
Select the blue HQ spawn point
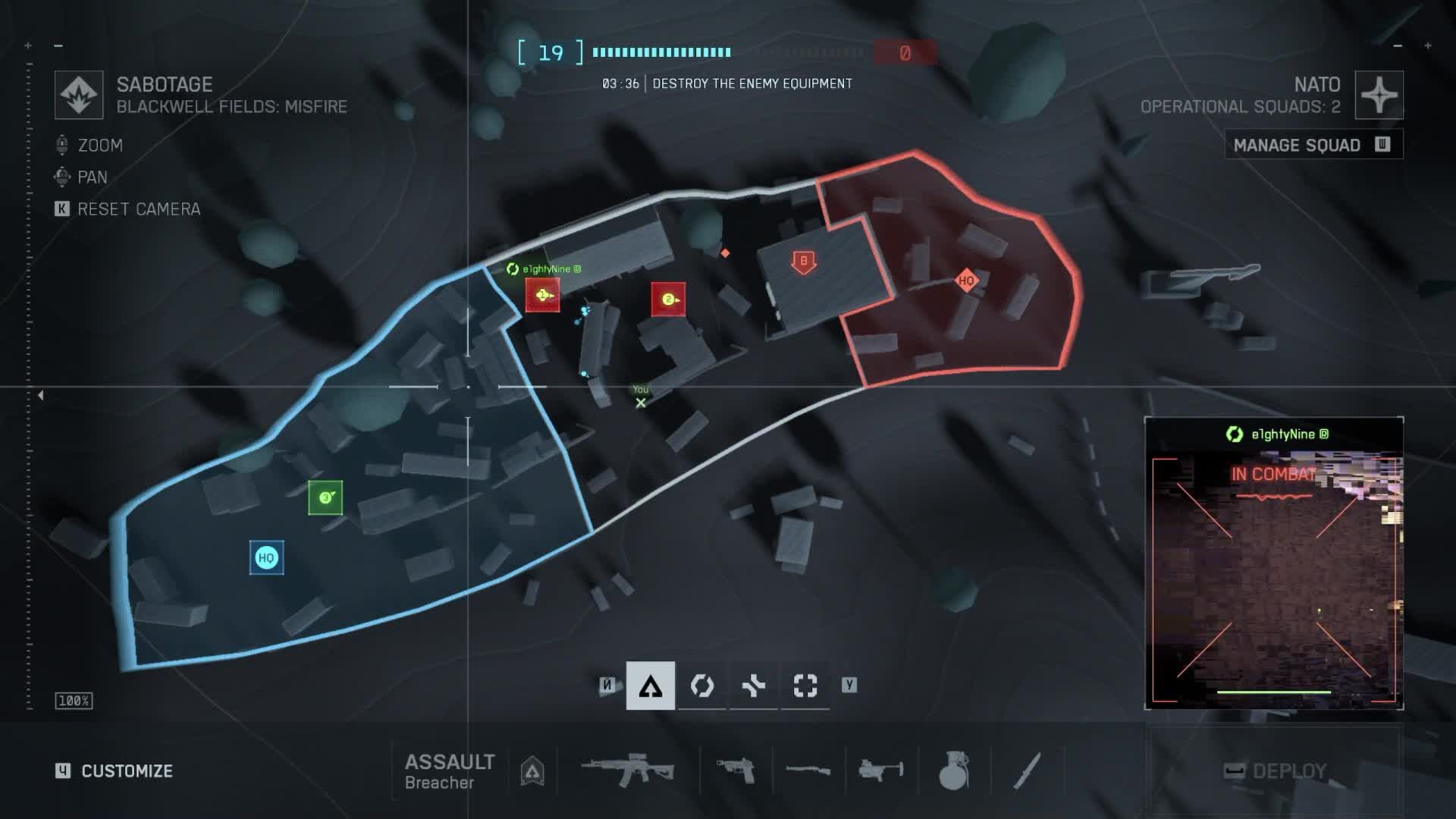[x=266, y=557]
